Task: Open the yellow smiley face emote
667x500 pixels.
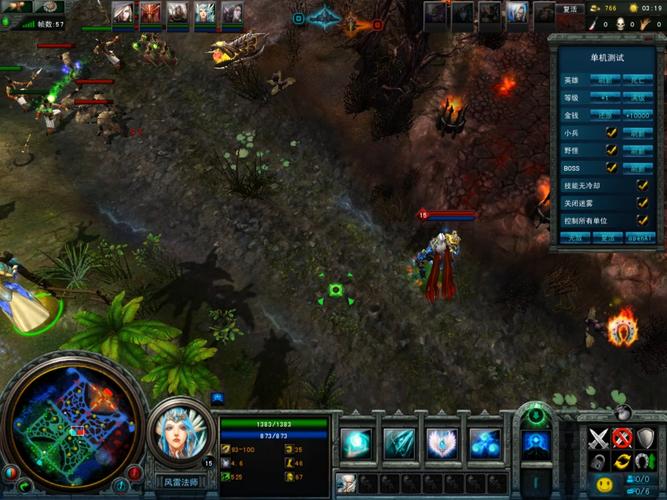Action: tap(604, 485)
